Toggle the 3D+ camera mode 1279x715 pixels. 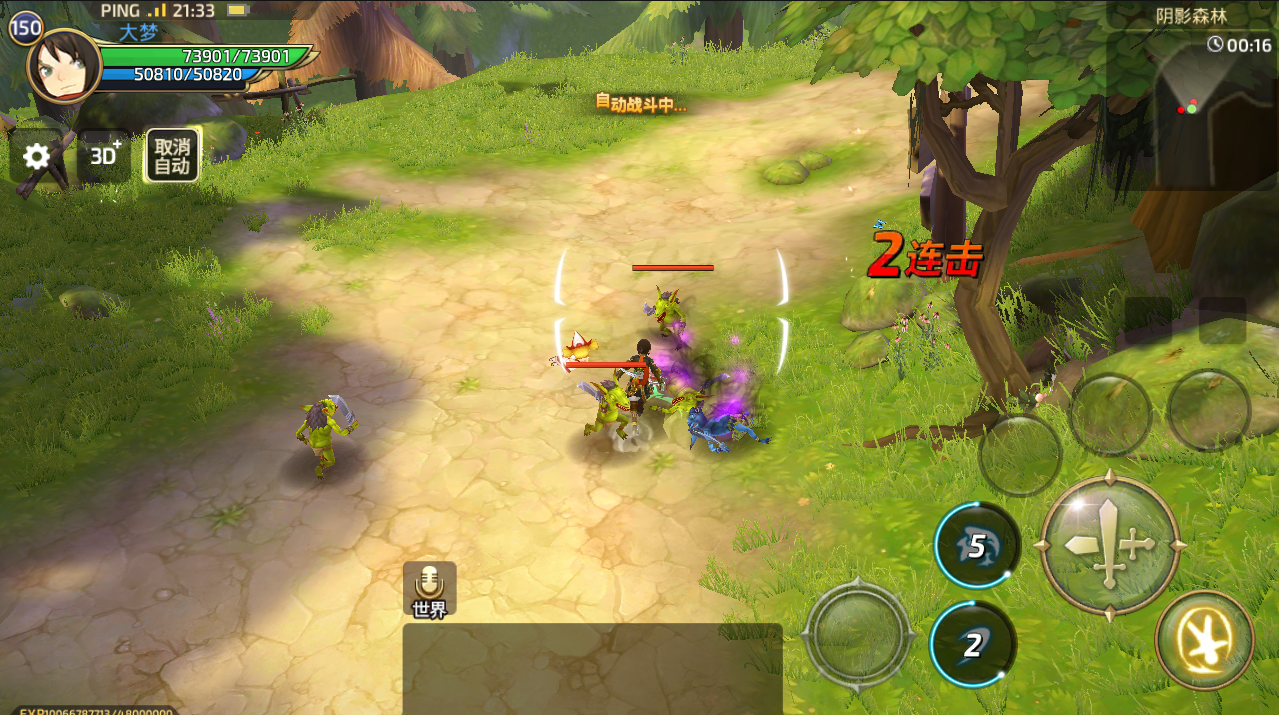coord(105,156)
